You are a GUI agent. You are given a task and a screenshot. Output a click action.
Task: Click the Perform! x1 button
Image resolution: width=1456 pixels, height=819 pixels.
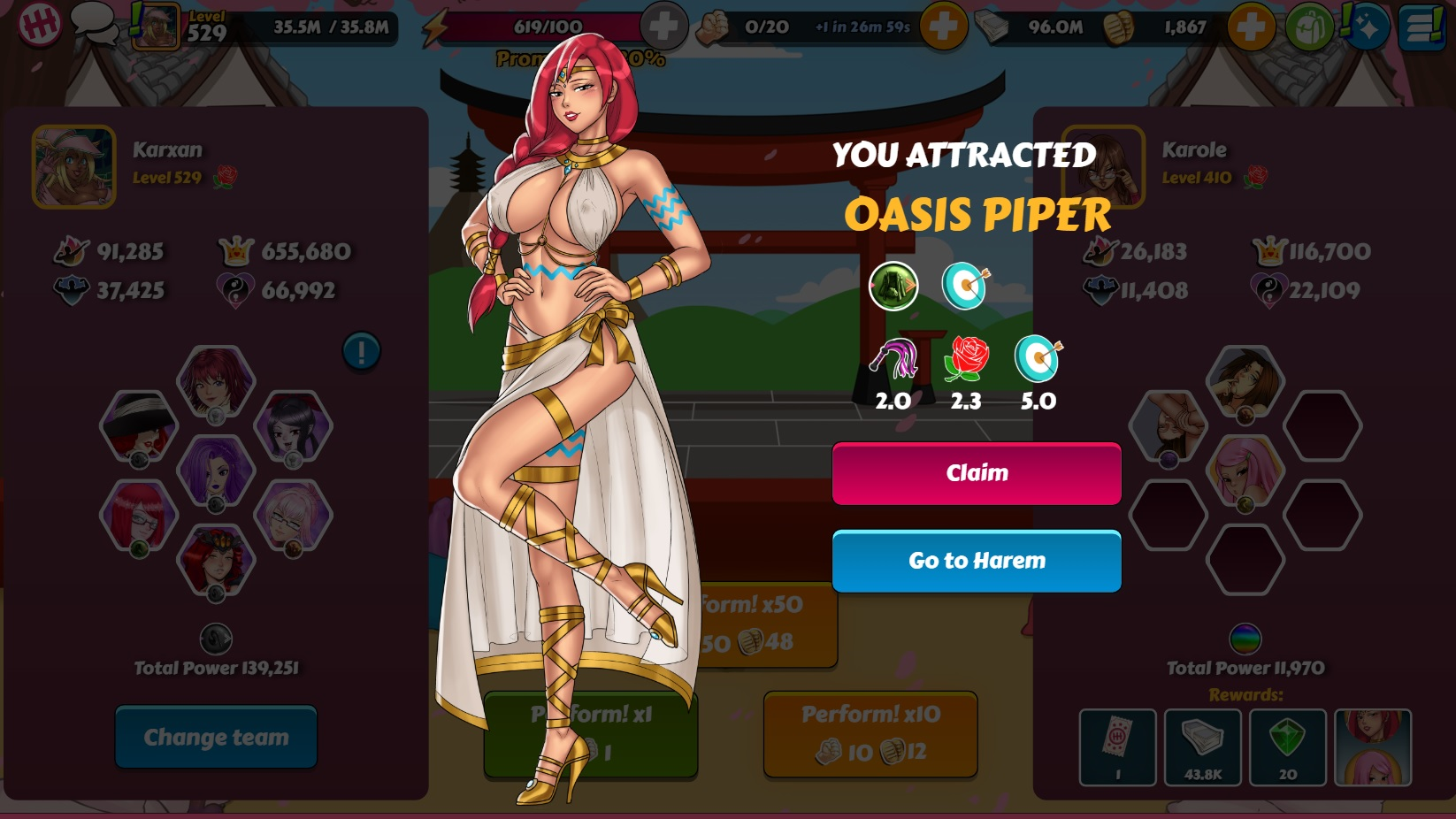tap(590, 733)
